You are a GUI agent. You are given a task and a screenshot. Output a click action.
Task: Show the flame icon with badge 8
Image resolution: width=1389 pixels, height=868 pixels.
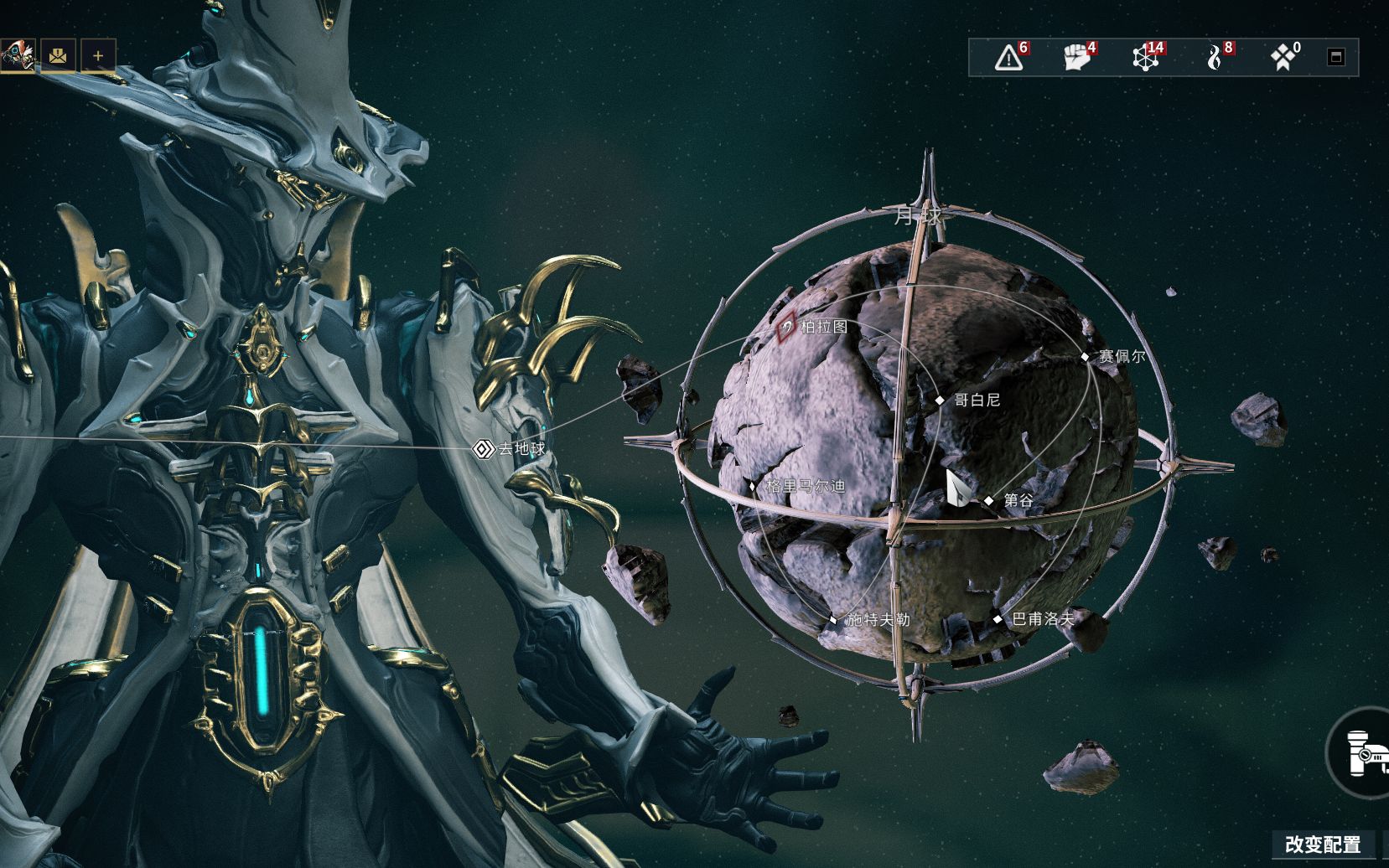1215,57
